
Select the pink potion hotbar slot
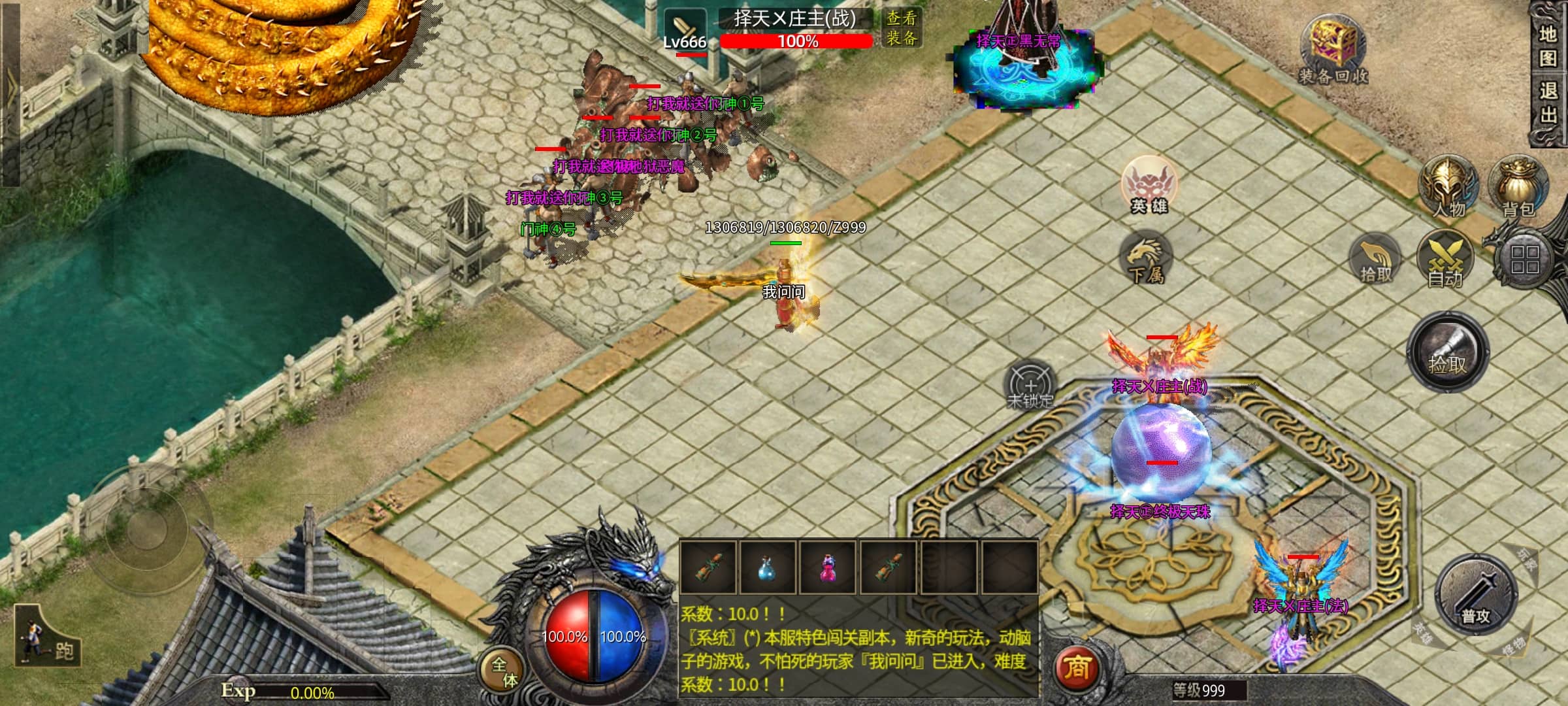click(x=828, y=567)
